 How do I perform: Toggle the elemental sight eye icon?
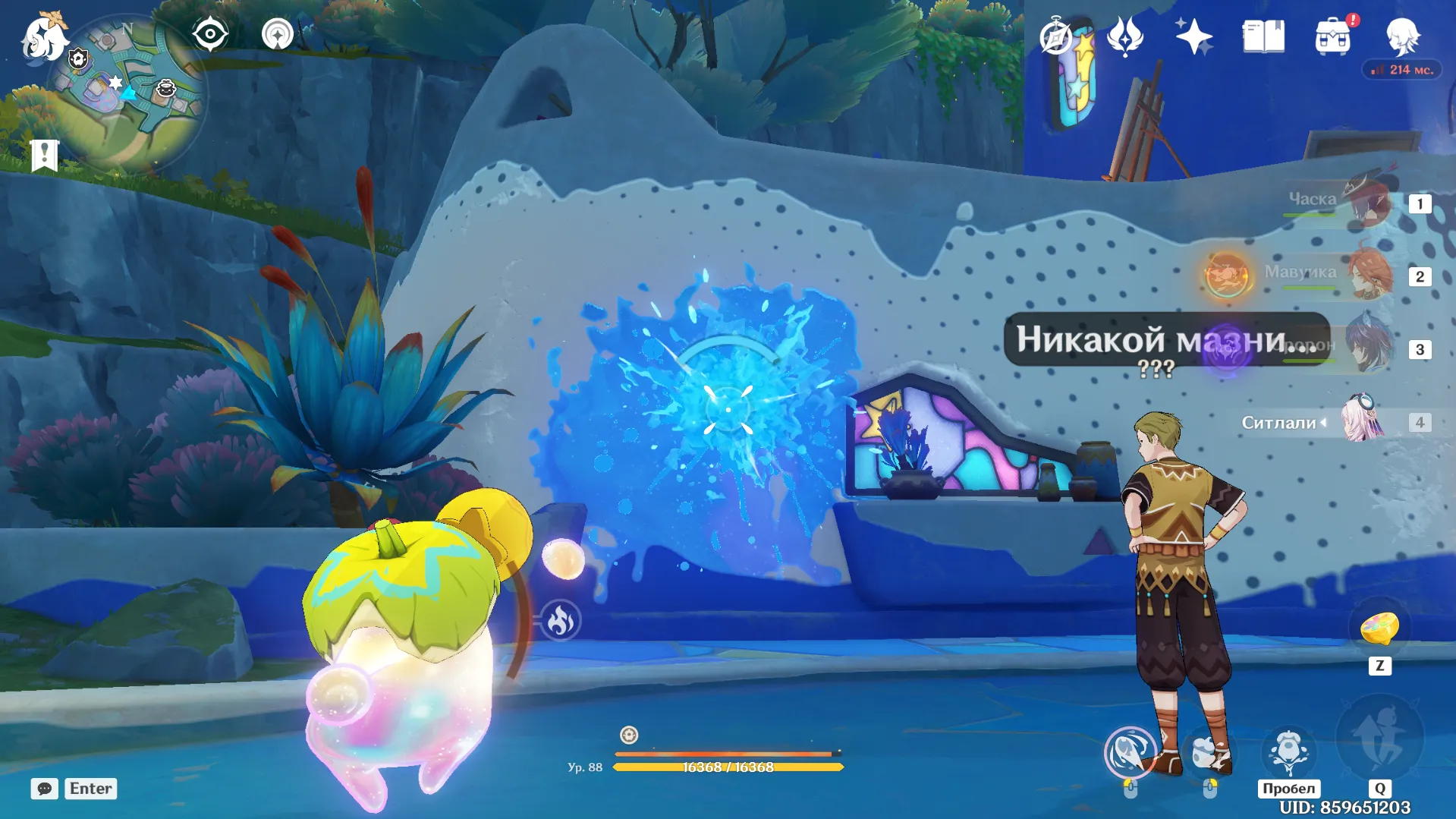[x=209, y=35]
